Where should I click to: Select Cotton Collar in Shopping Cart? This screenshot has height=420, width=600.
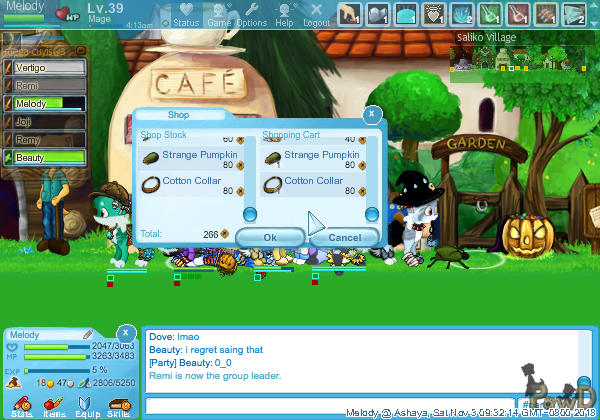(315, 183)
